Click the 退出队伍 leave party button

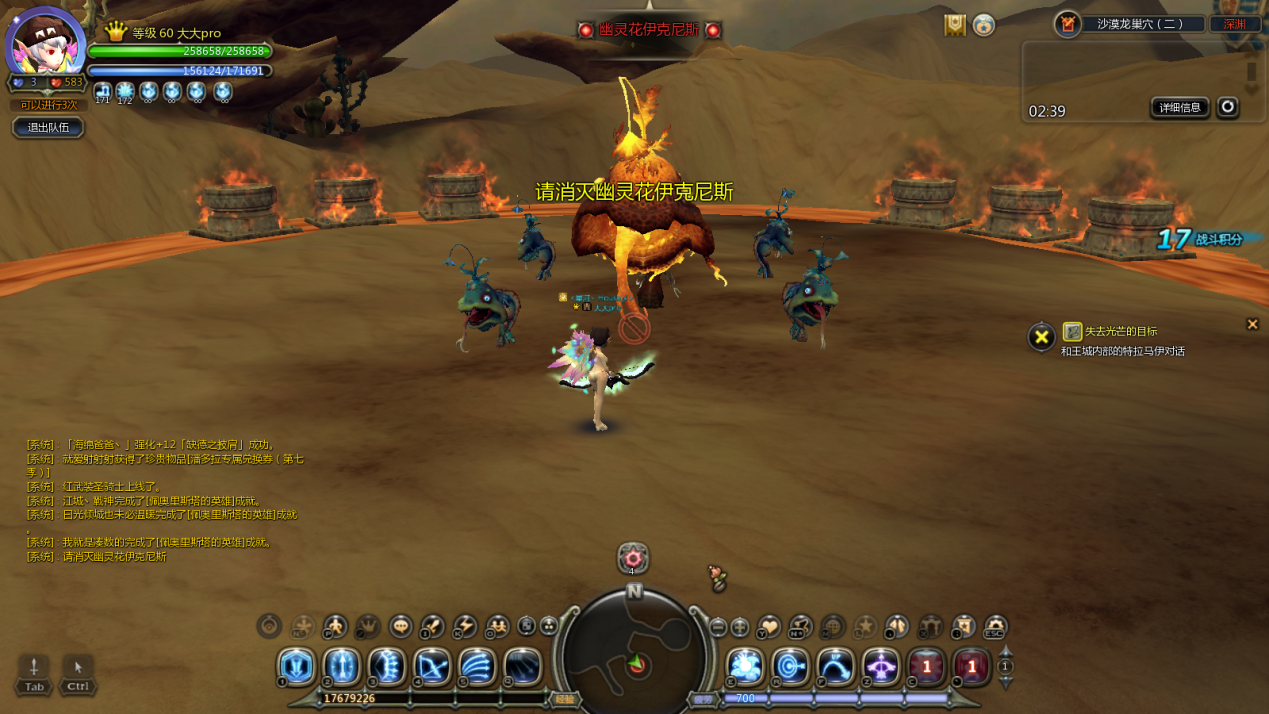coord(48,128)
